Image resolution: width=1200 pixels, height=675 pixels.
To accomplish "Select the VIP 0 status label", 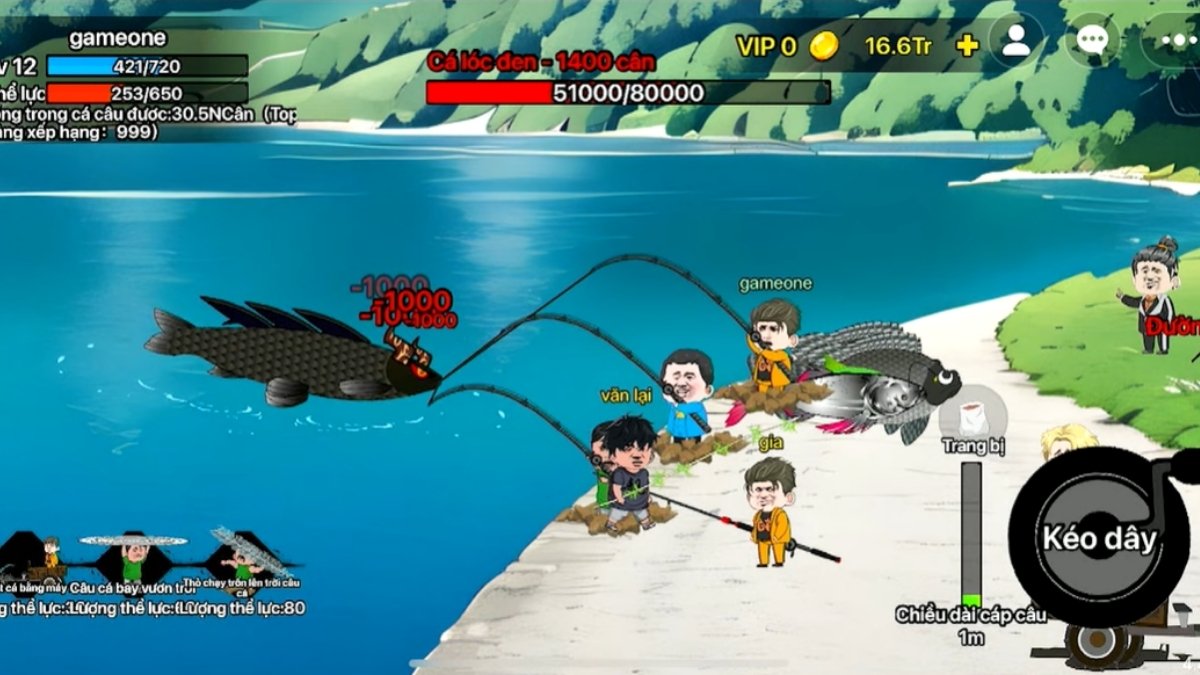I will (766, 46).
